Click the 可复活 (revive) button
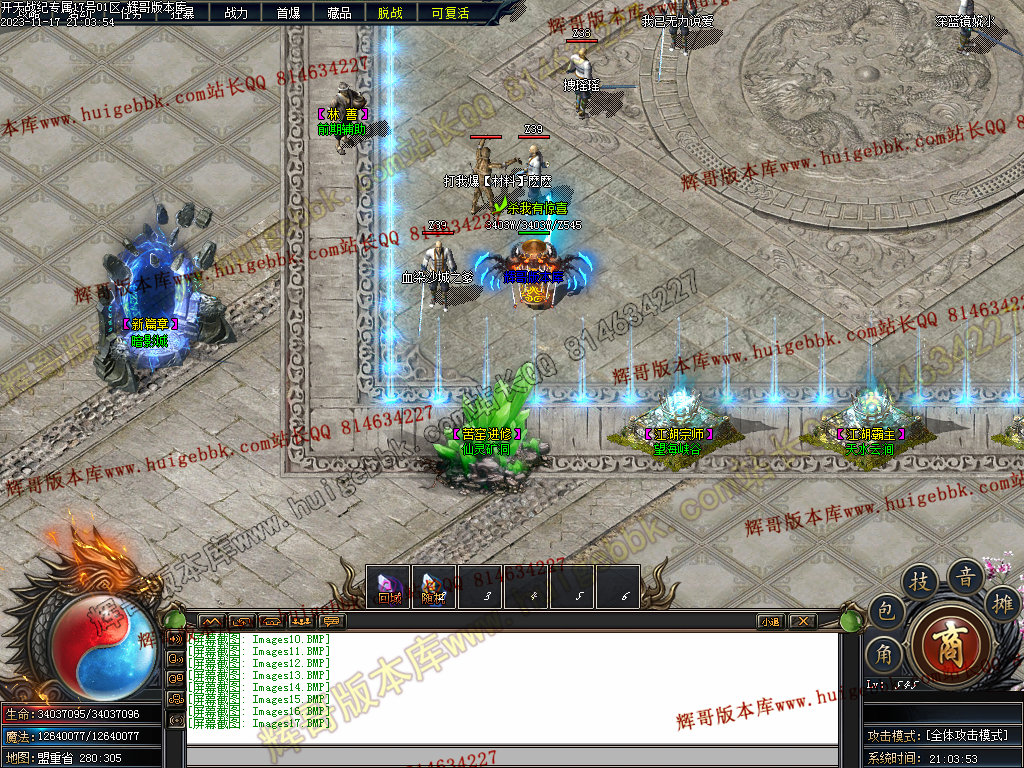 pos(449,13)
